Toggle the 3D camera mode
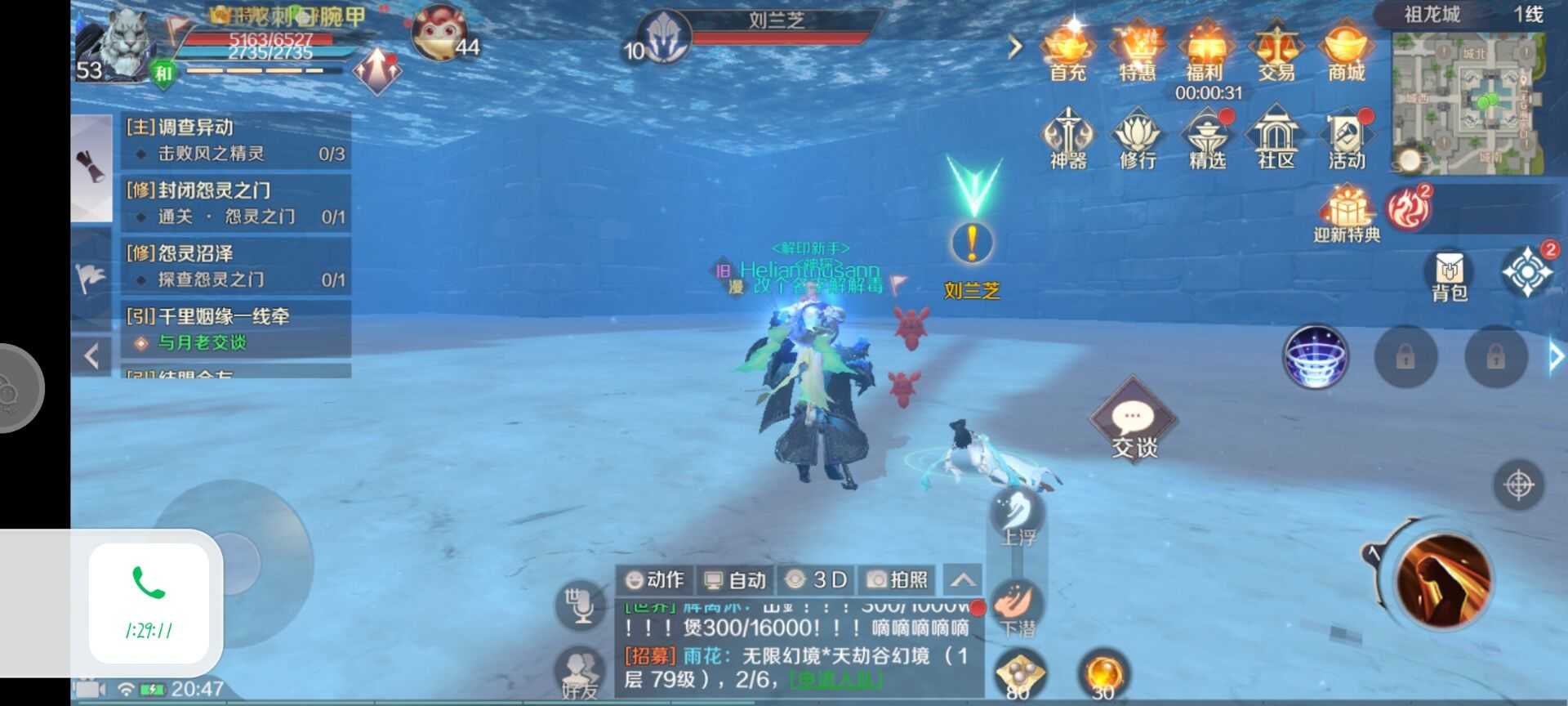The image size is (1568, 706). tap(817, 580)
